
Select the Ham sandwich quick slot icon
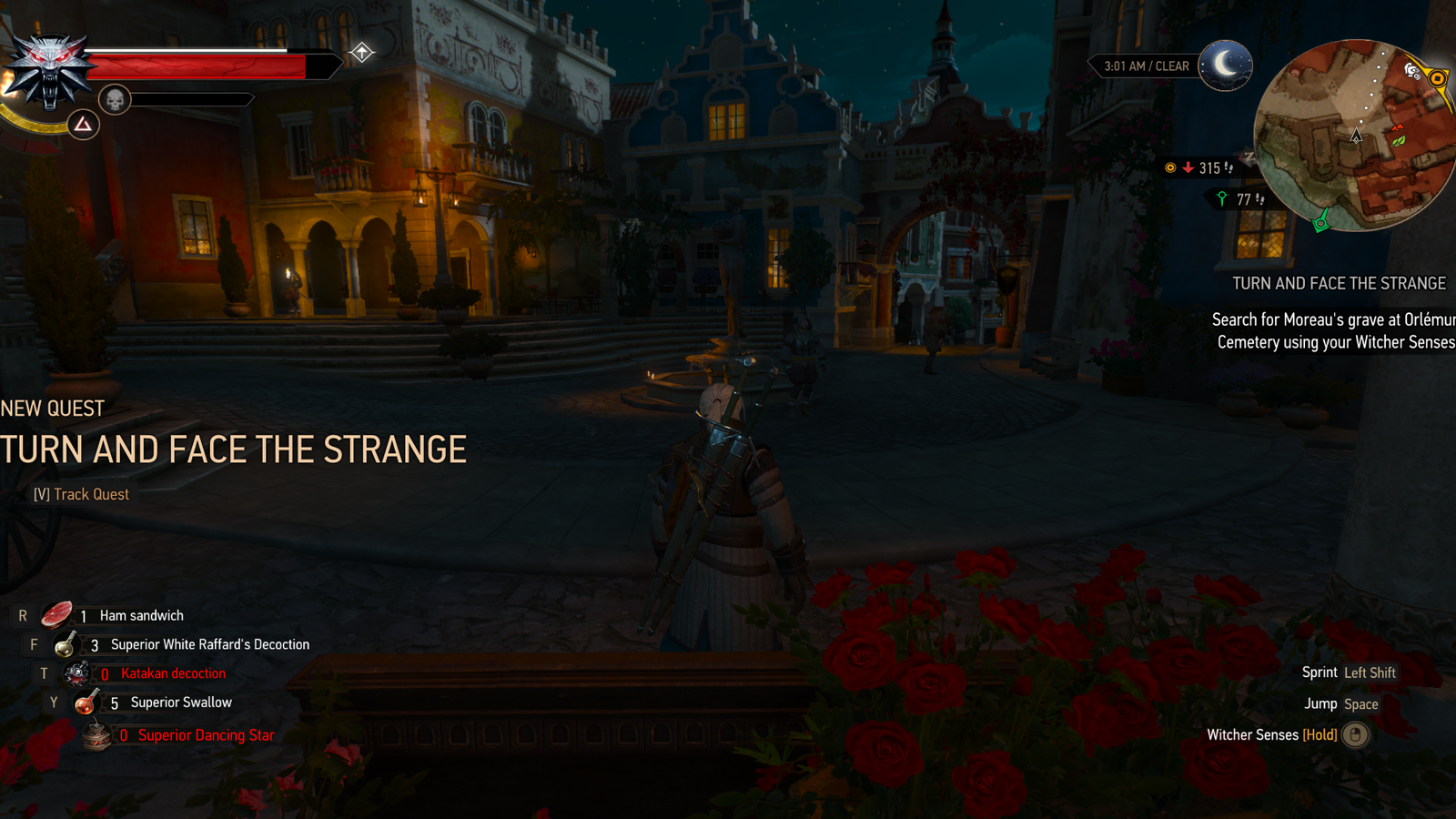(57, 614)
